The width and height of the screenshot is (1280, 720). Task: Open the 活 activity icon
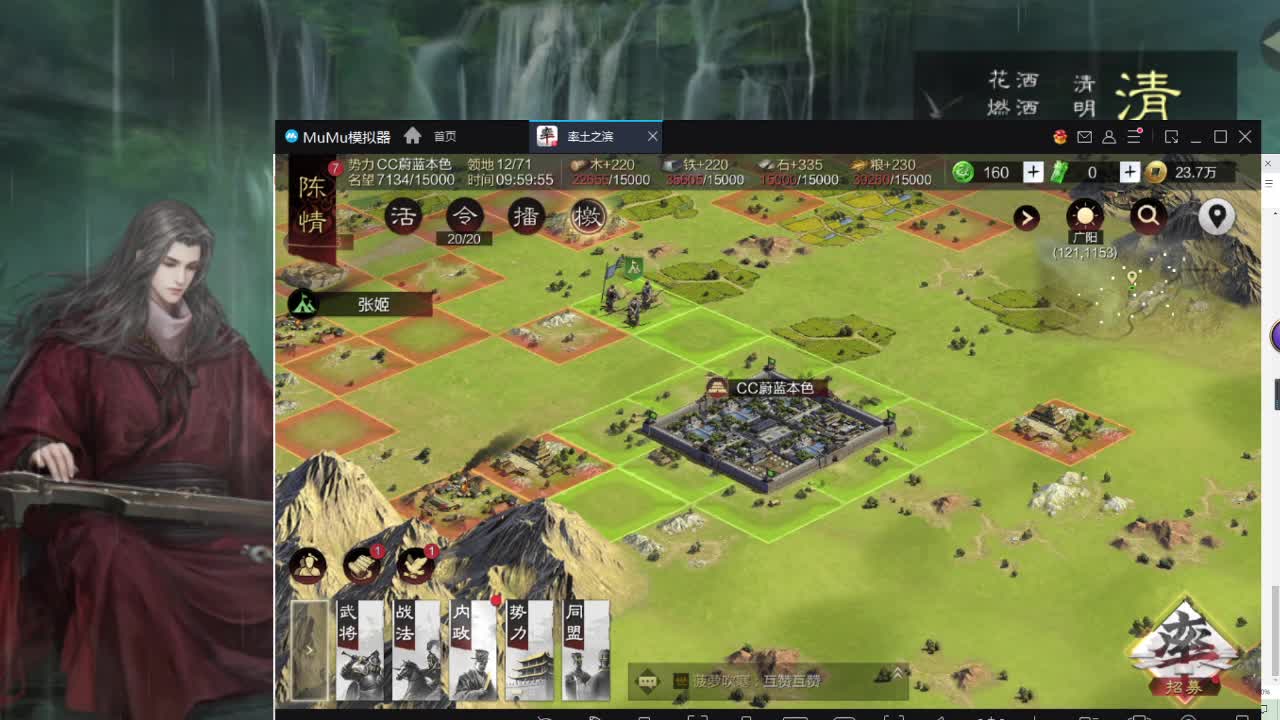pos(402,216)
